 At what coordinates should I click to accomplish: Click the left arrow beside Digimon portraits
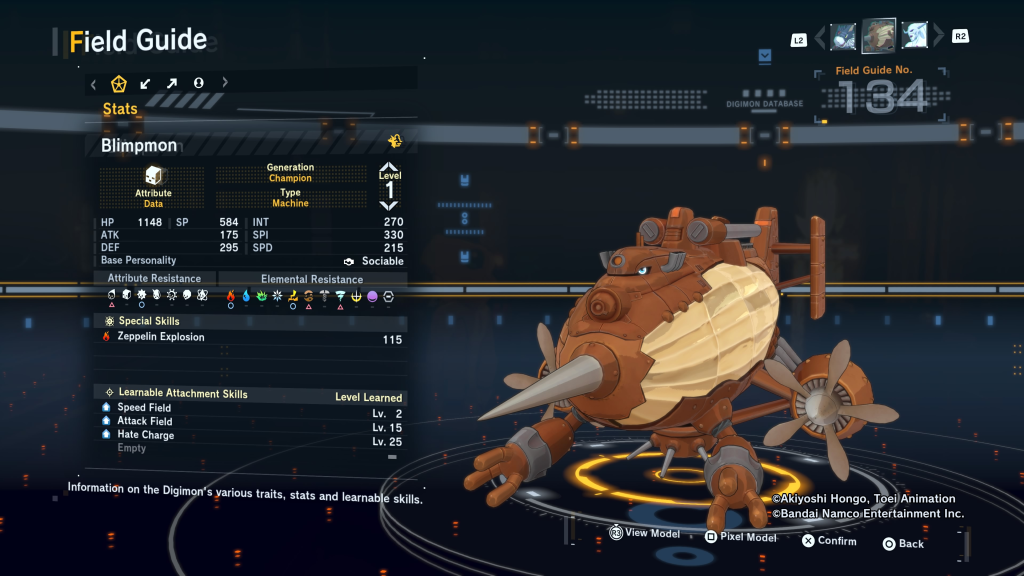point(820,38)
